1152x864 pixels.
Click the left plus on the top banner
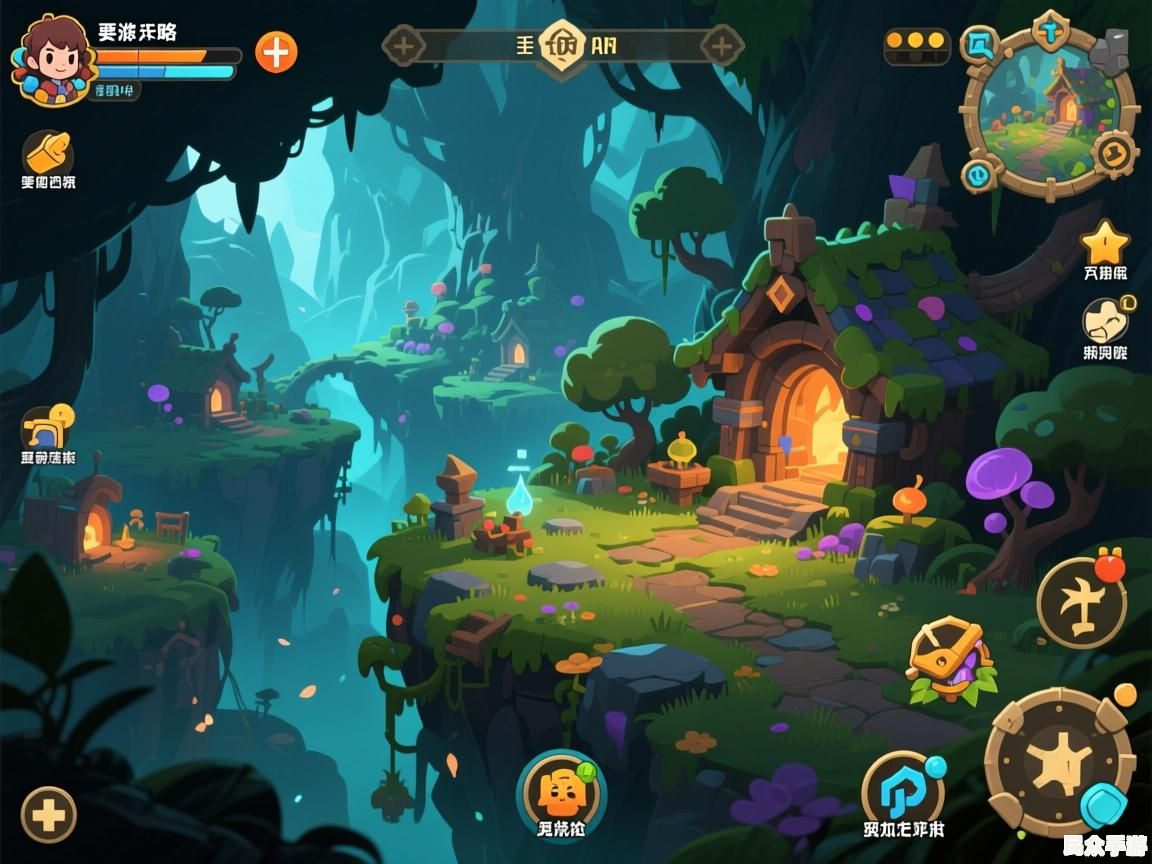404,45
